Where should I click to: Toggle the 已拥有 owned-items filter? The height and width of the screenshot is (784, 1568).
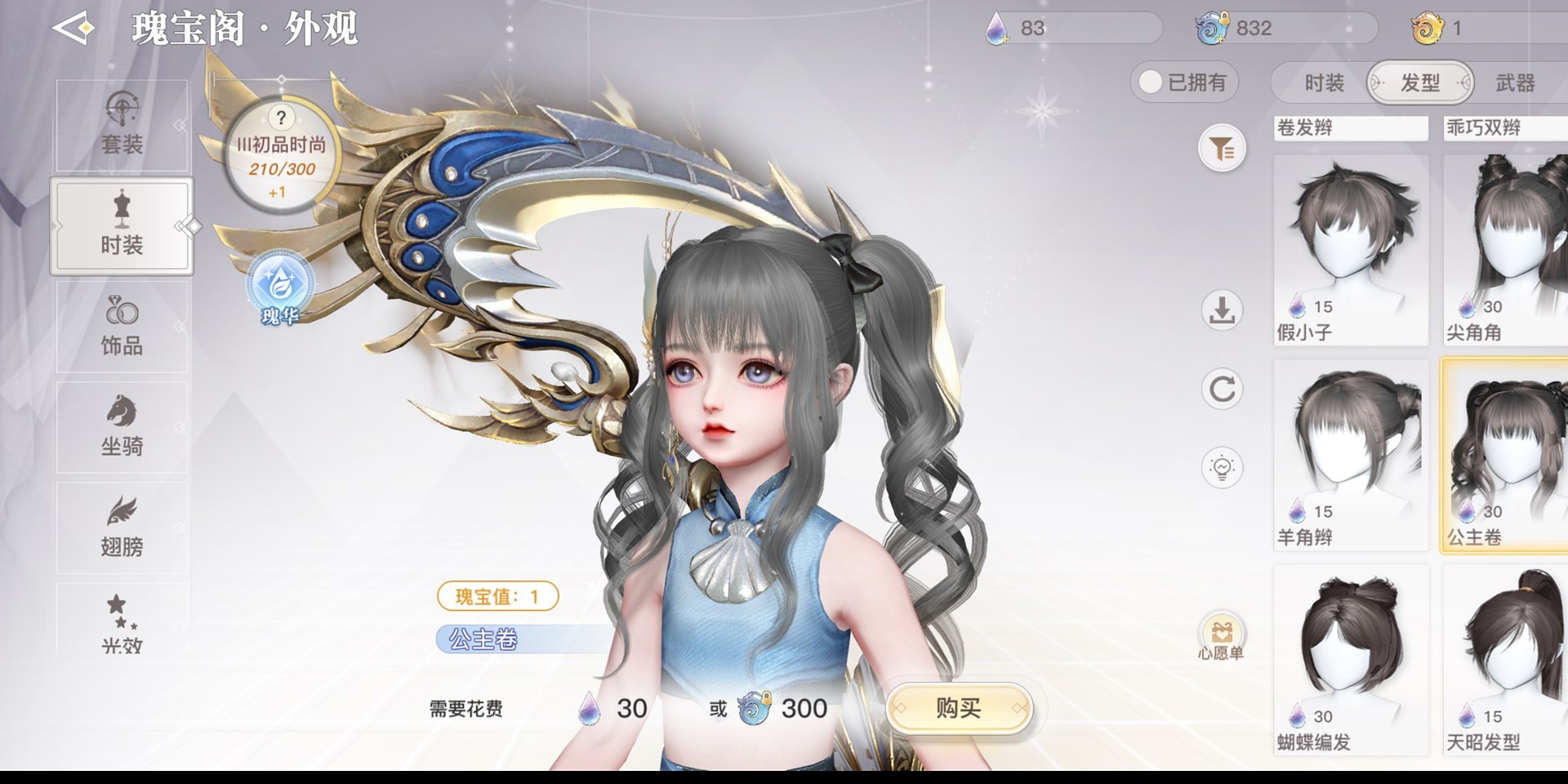click(1184, 82)
